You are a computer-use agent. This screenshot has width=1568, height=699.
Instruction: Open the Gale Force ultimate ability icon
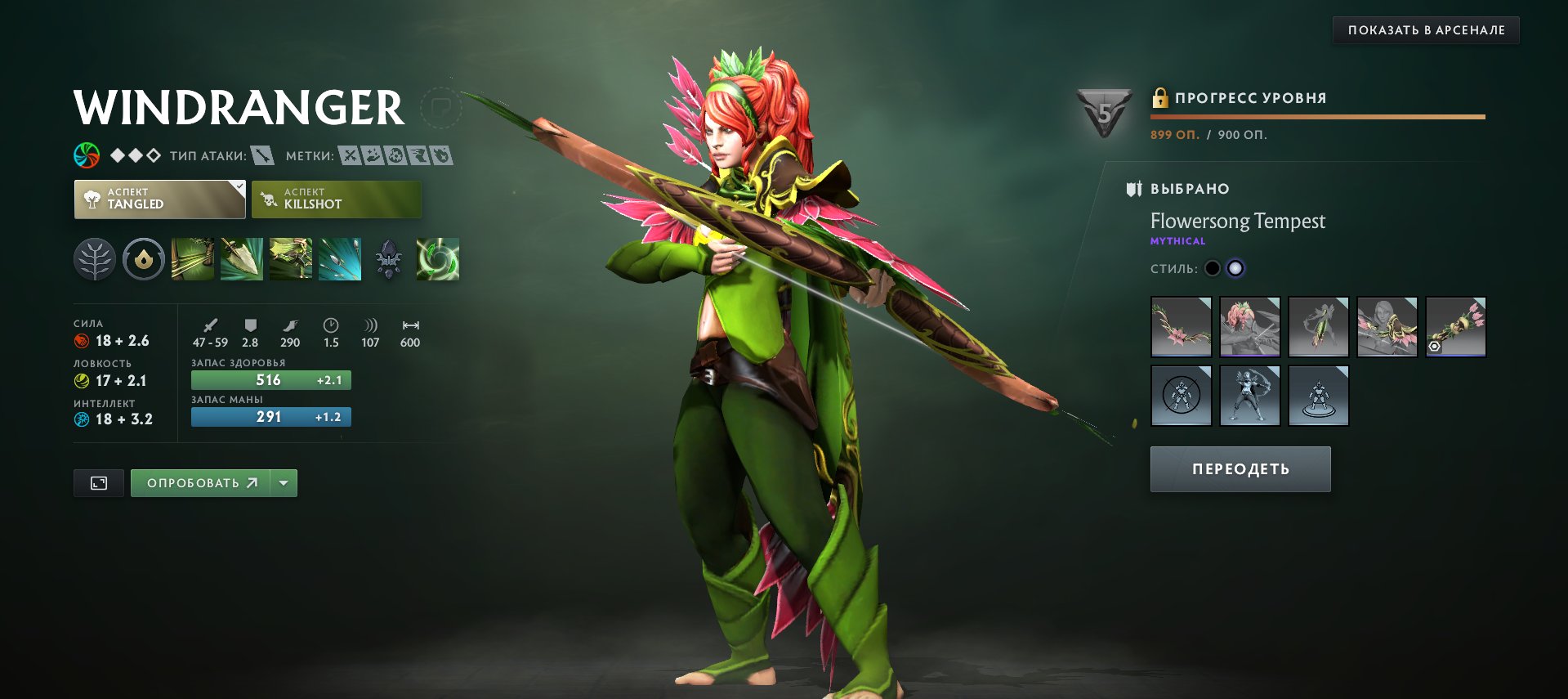438,260
